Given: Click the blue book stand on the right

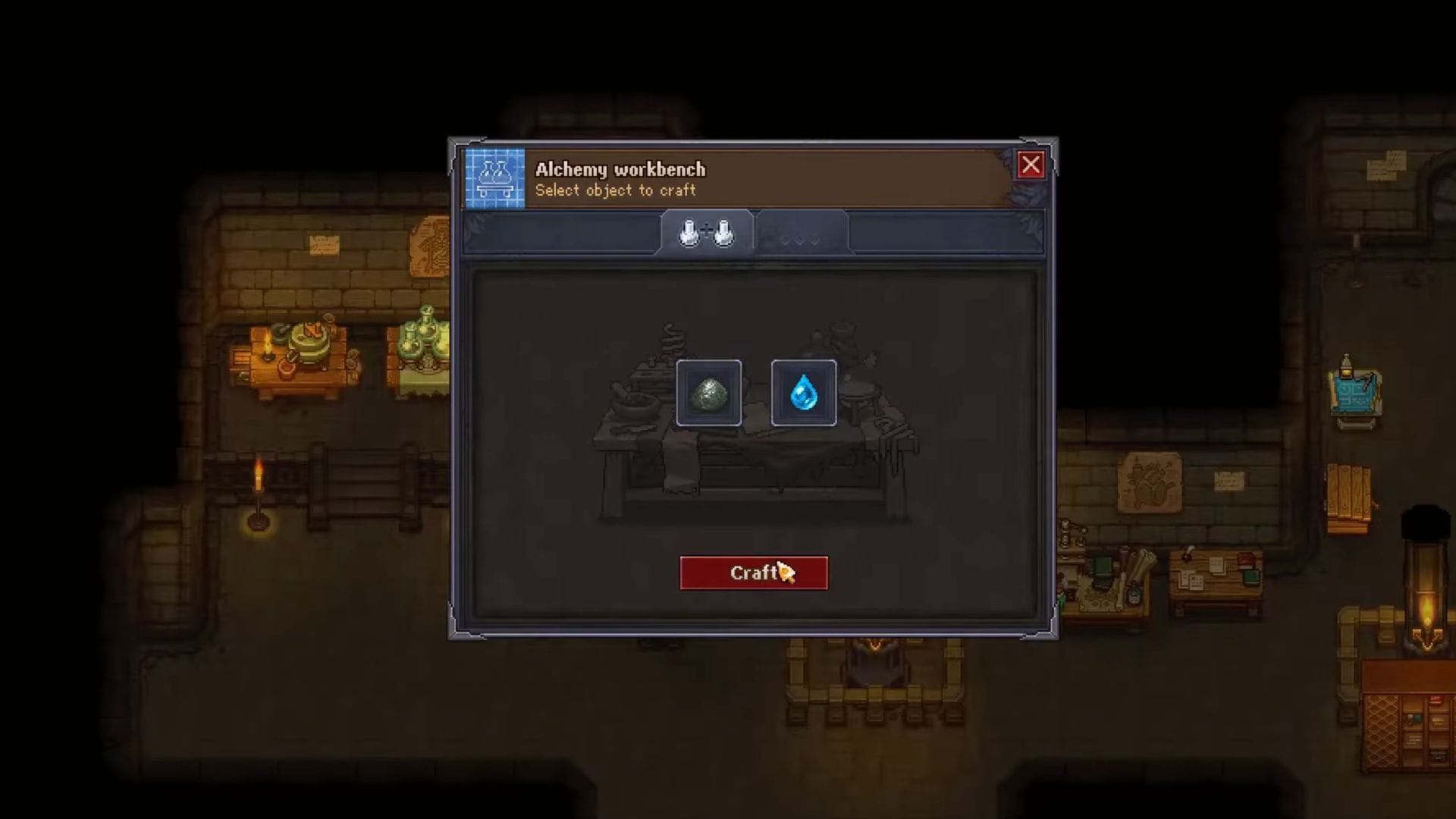Looking at the screenshot, I should point(1357,400).
